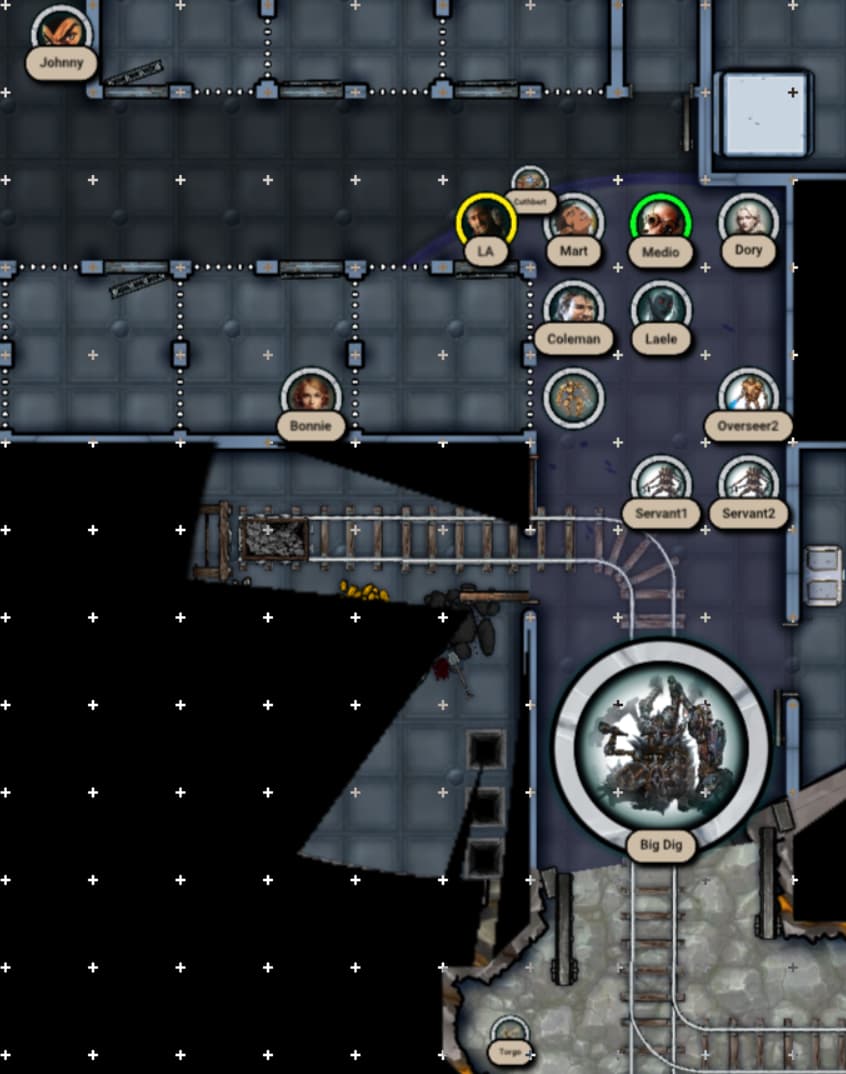Choose the Servant2 token
The width and height of the screenshot is (846, 1074).
[x=748, y=484]
